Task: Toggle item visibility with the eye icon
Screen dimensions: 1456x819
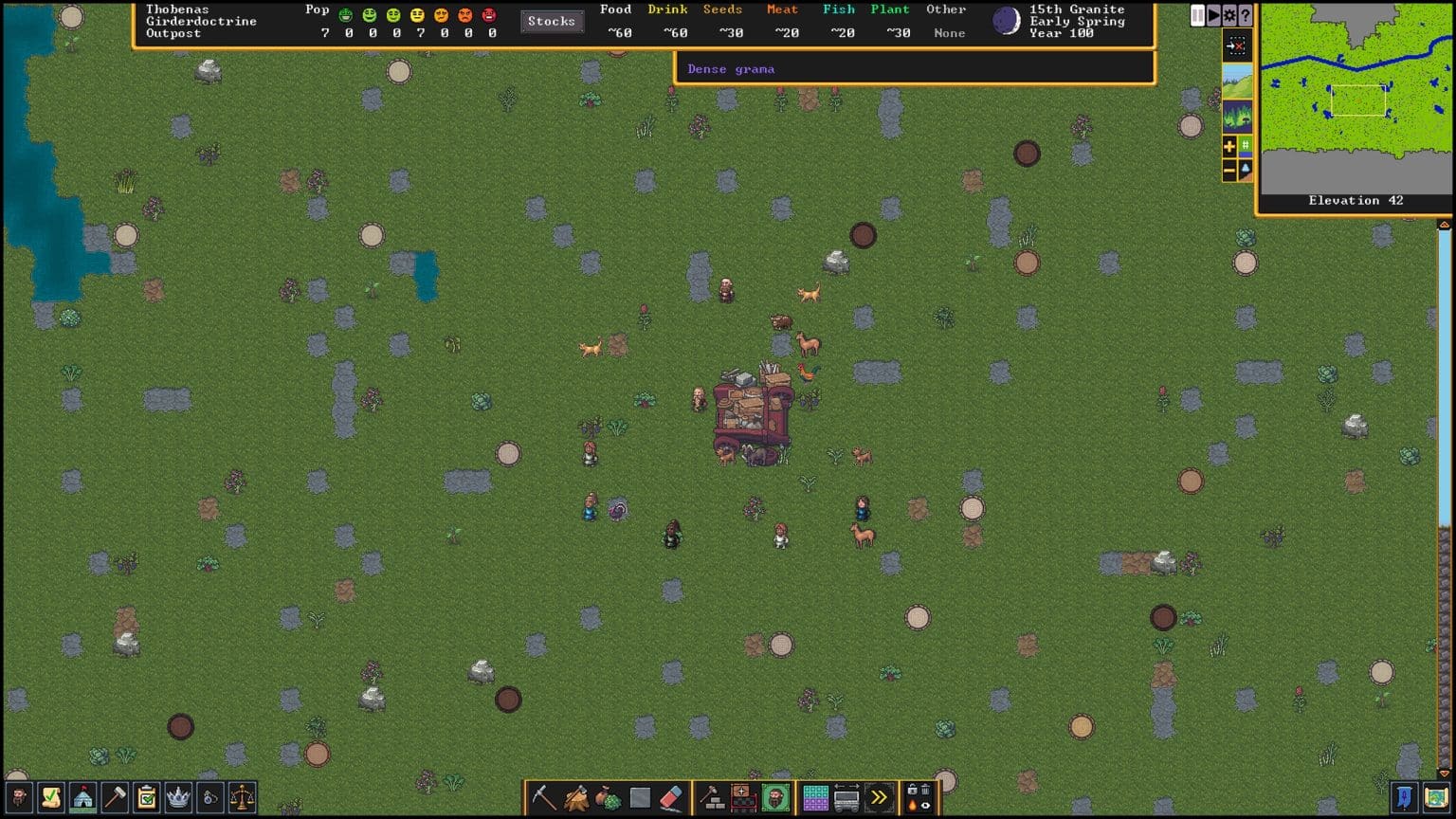Action: tap(926, 806)
